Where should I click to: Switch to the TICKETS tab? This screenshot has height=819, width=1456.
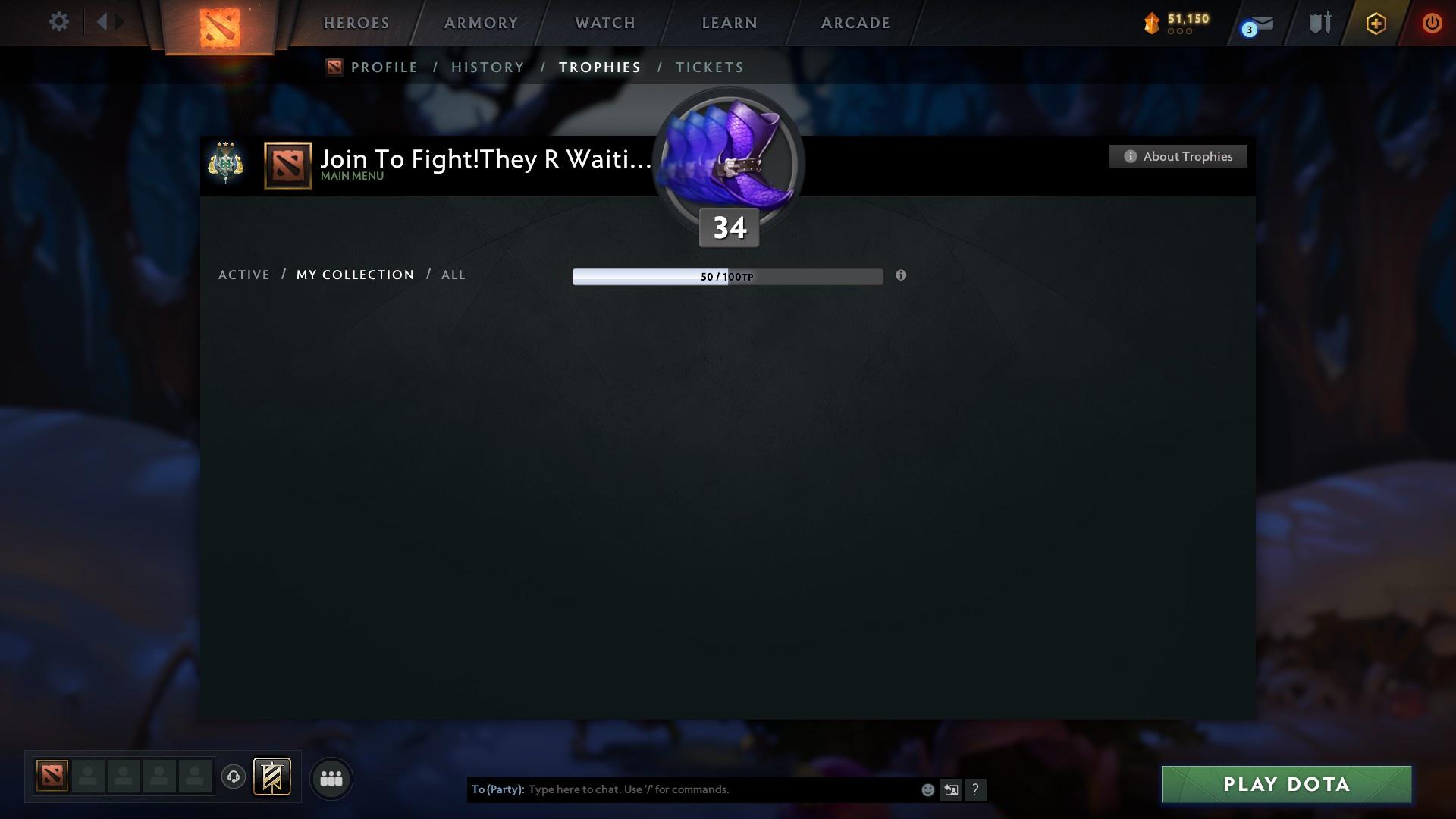pyautogui.click(x=708, y=67)
